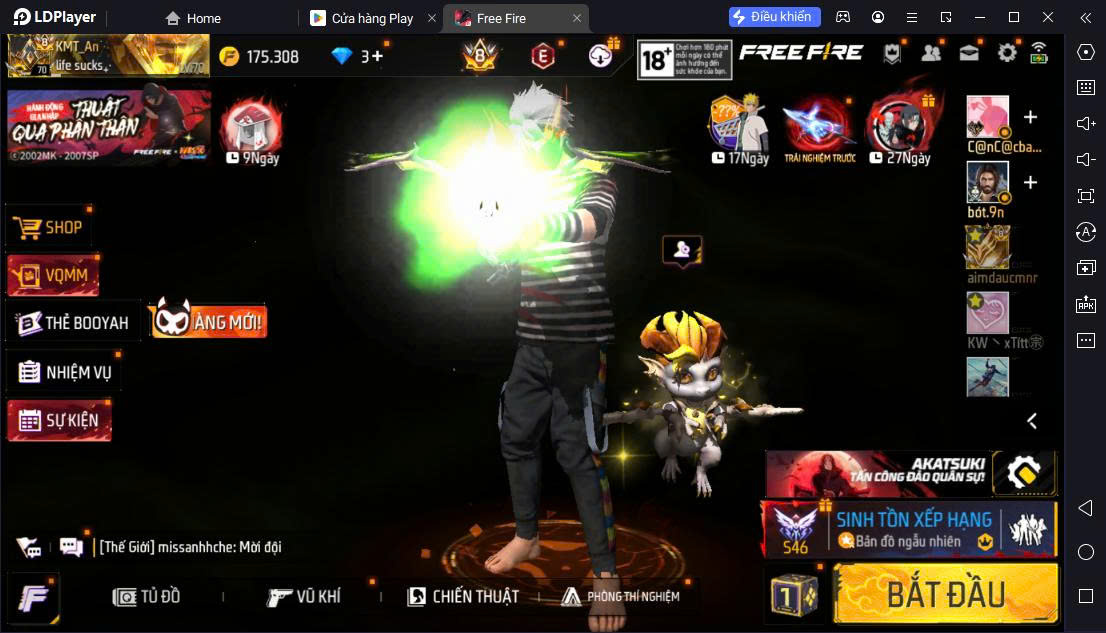Open the Thuật Phân Thân event banner

[109, 127]
